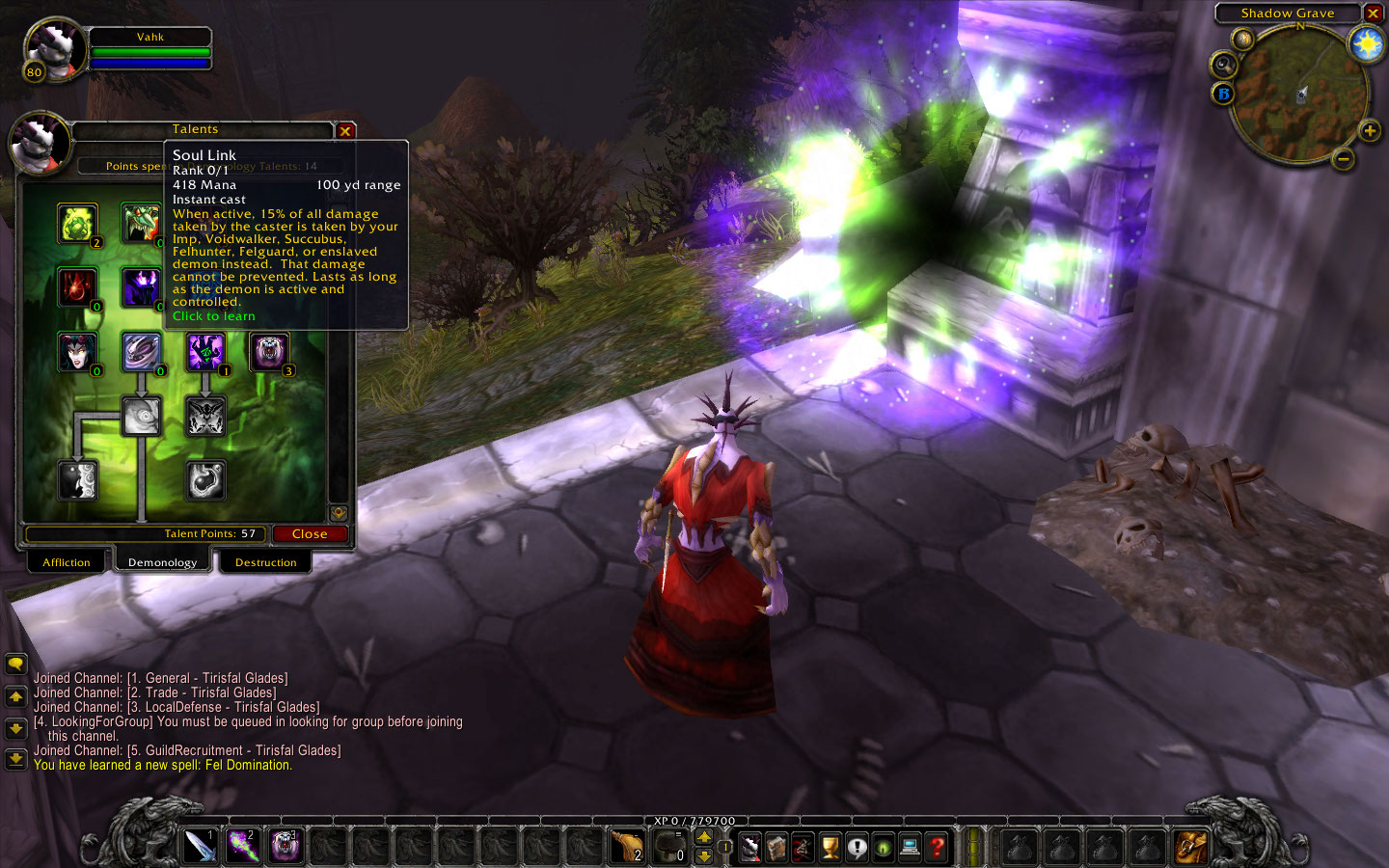Cast the purple-green spell in action slot 2
Screen dimensions: 1389x868
[242, 847]
